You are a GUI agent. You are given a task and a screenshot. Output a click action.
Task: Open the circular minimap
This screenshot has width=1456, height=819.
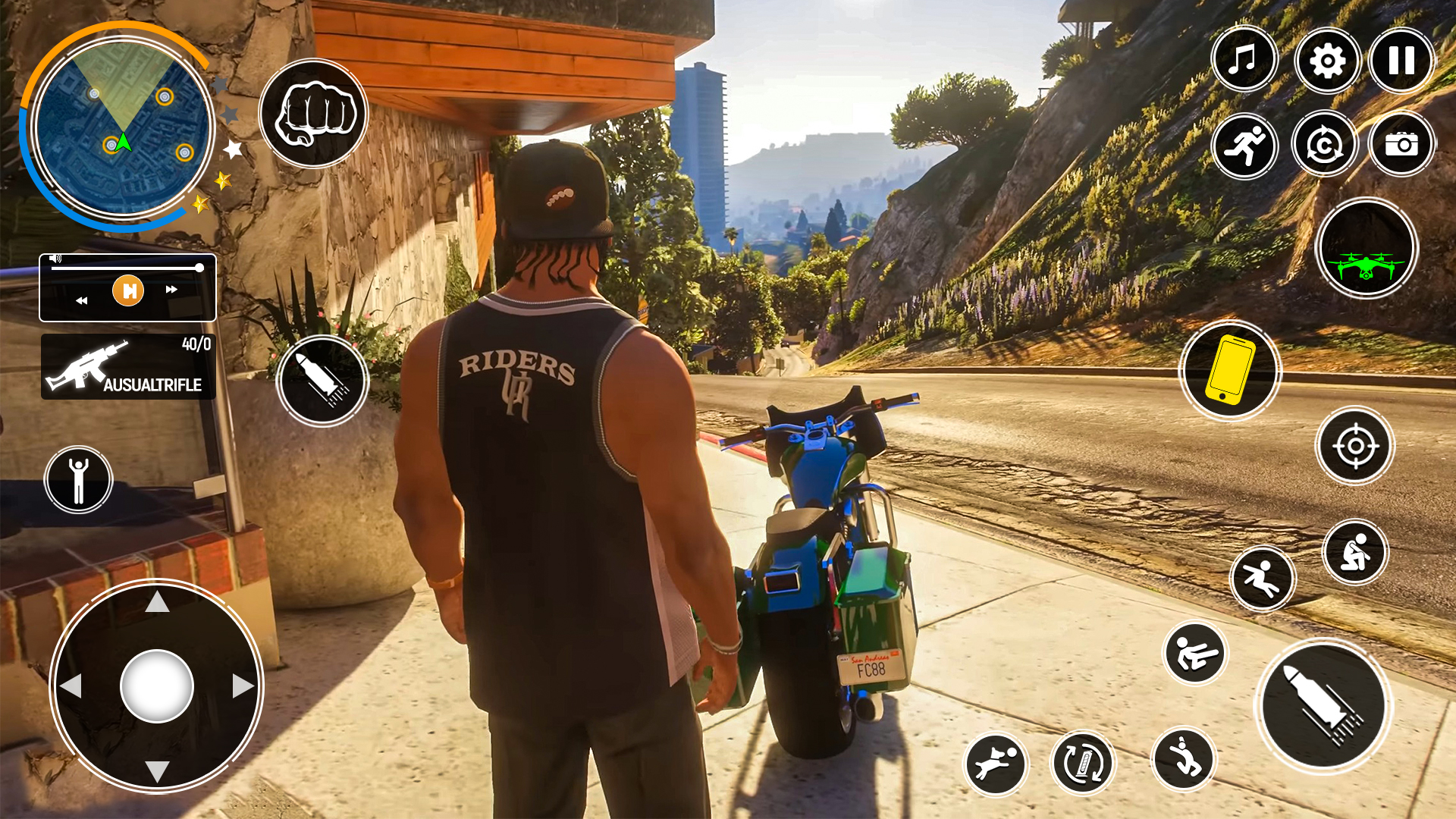(x=121, y=127)
